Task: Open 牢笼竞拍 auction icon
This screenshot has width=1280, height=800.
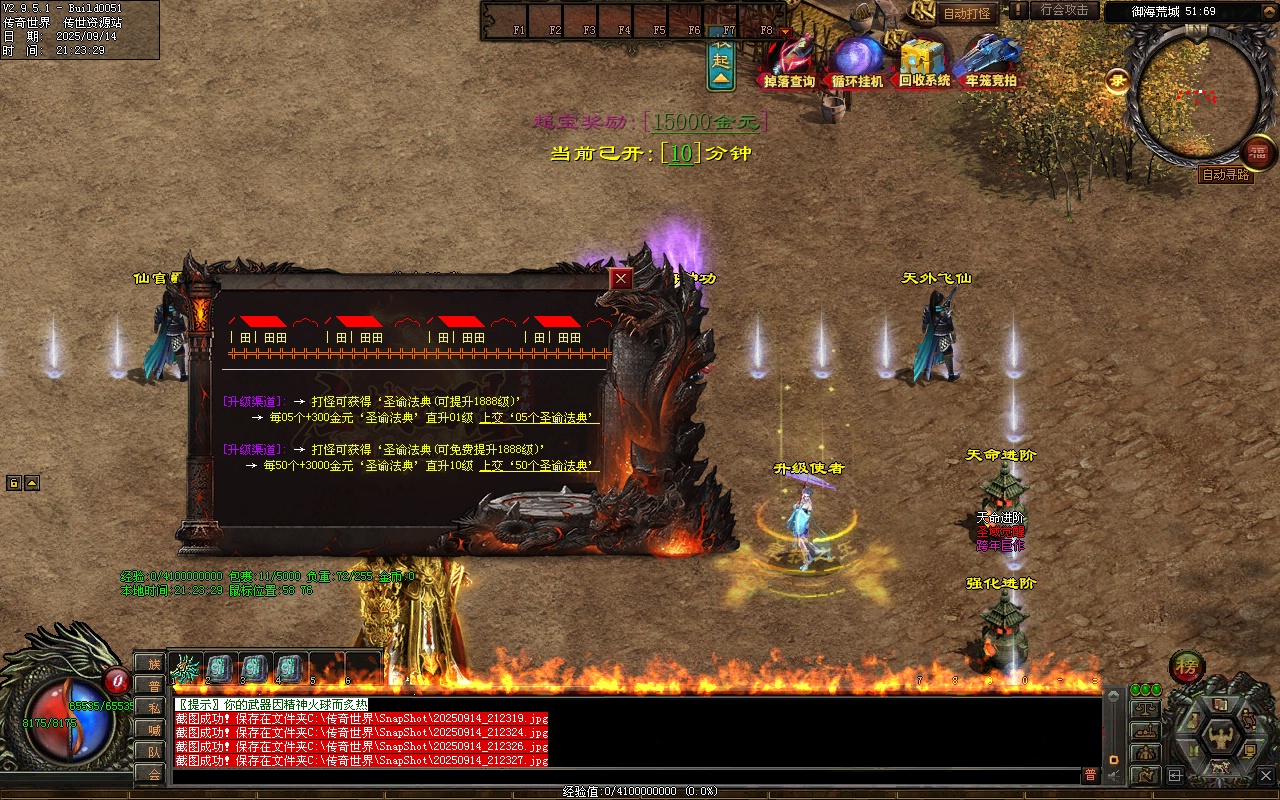Action: pos(990,64)
